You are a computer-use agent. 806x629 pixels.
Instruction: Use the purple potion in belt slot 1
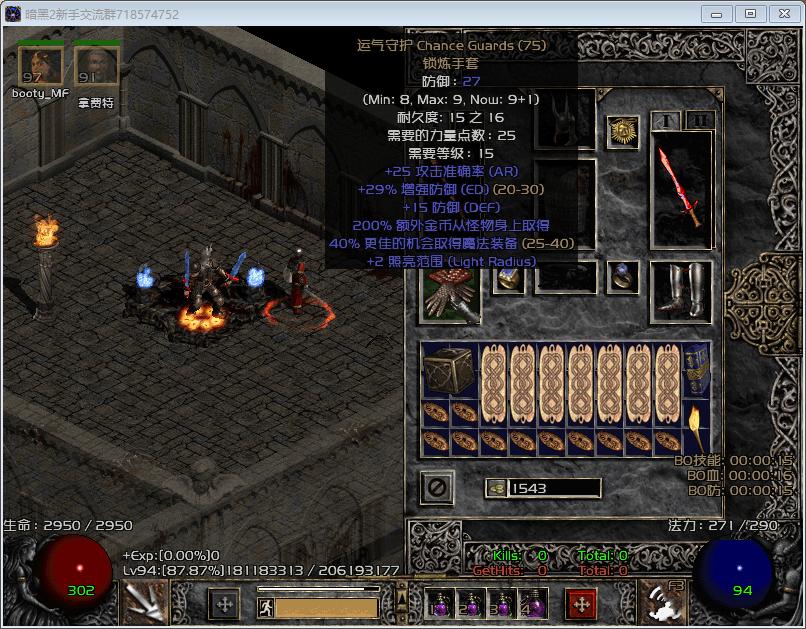pos(436,604)
